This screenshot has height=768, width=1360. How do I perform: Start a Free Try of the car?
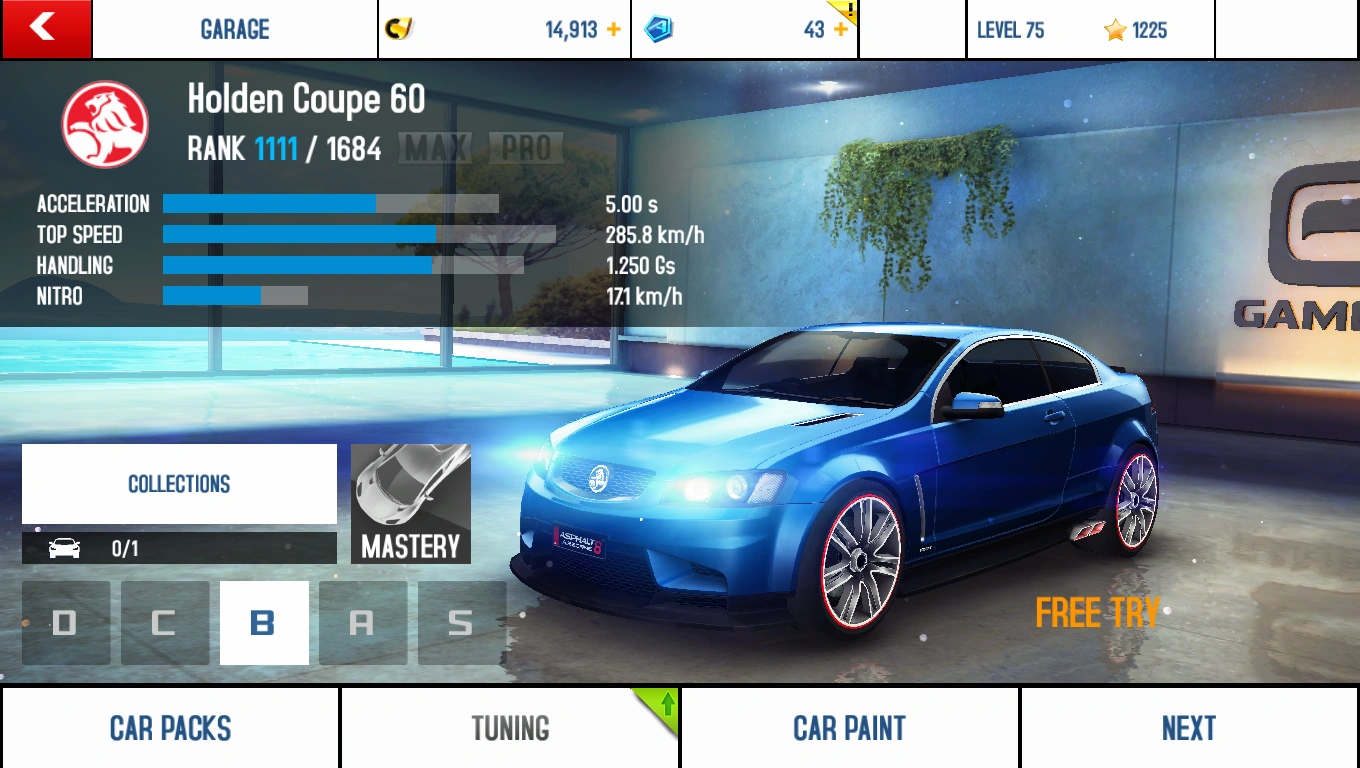pos(1097,613)
